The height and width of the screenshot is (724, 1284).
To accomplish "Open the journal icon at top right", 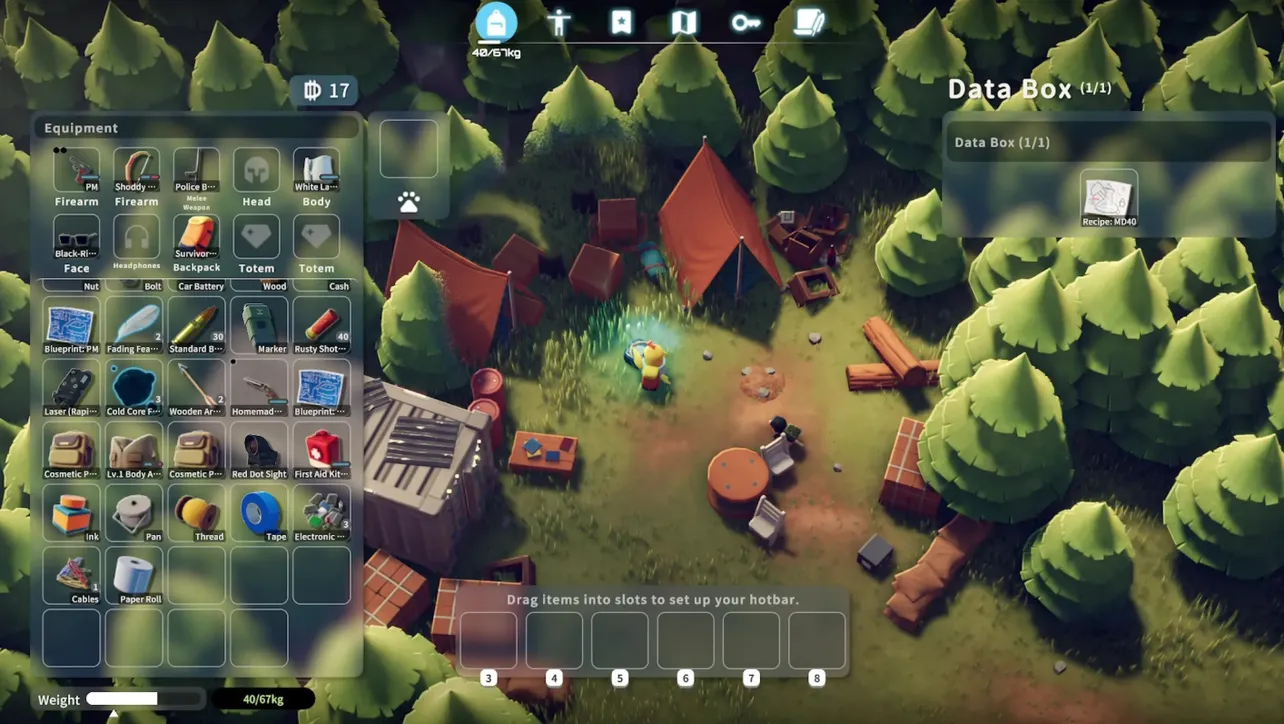I will (x=809, y=22).
